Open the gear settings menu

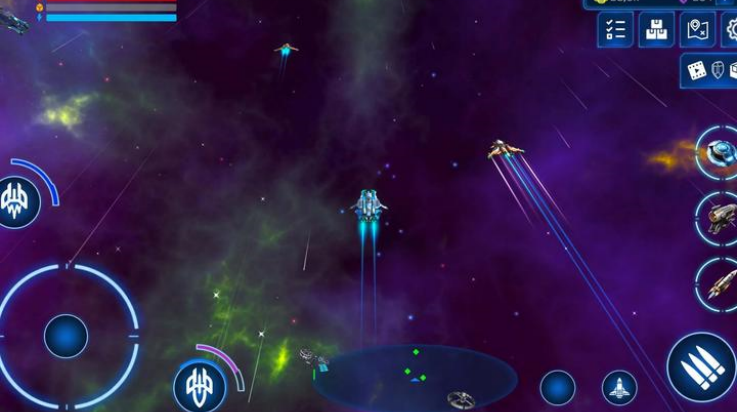[x=730, y=30]
